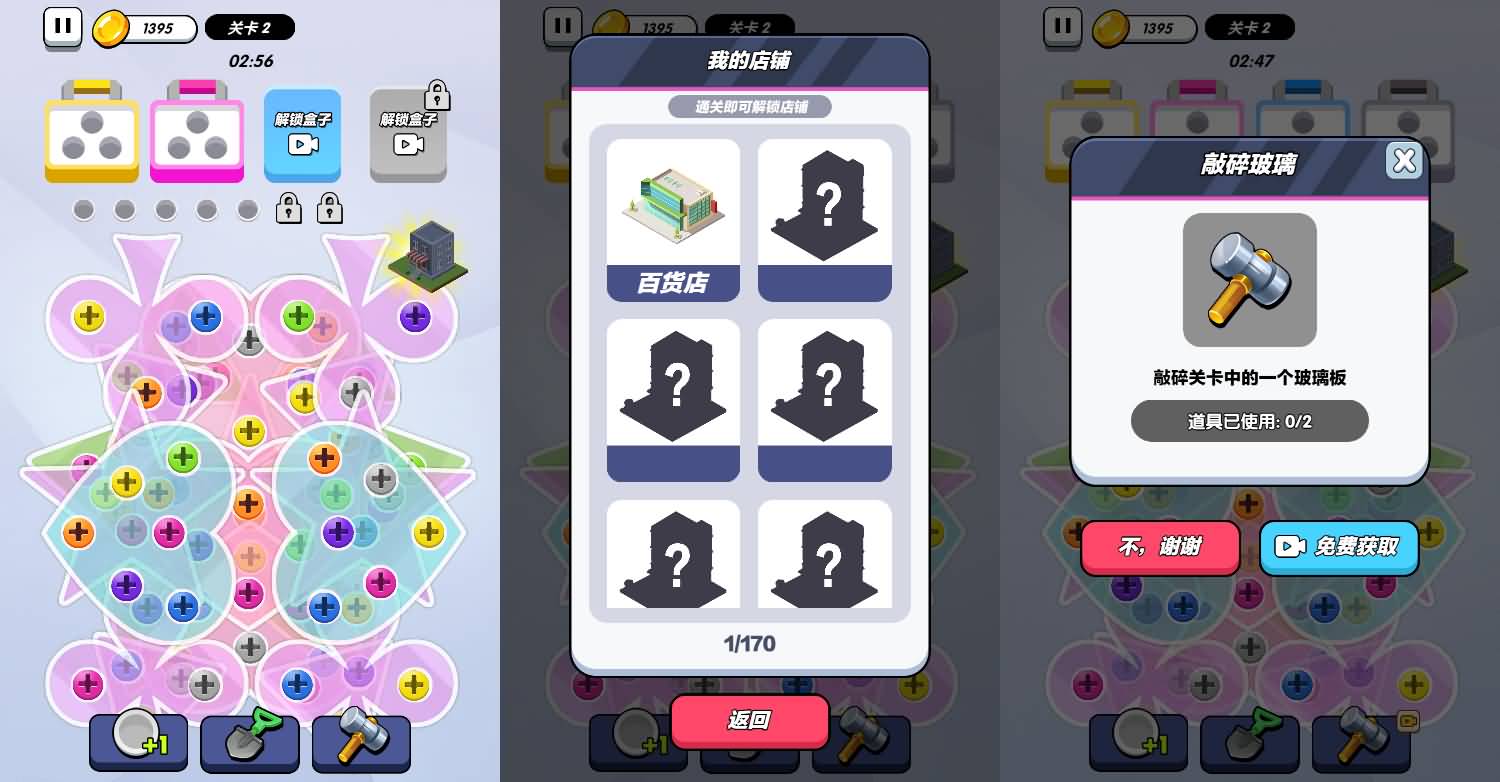Image resolution: width=1500 pixels, height=782 pixels.
Task: Select the yellow box holding three screws
Action: click(91, 136)
